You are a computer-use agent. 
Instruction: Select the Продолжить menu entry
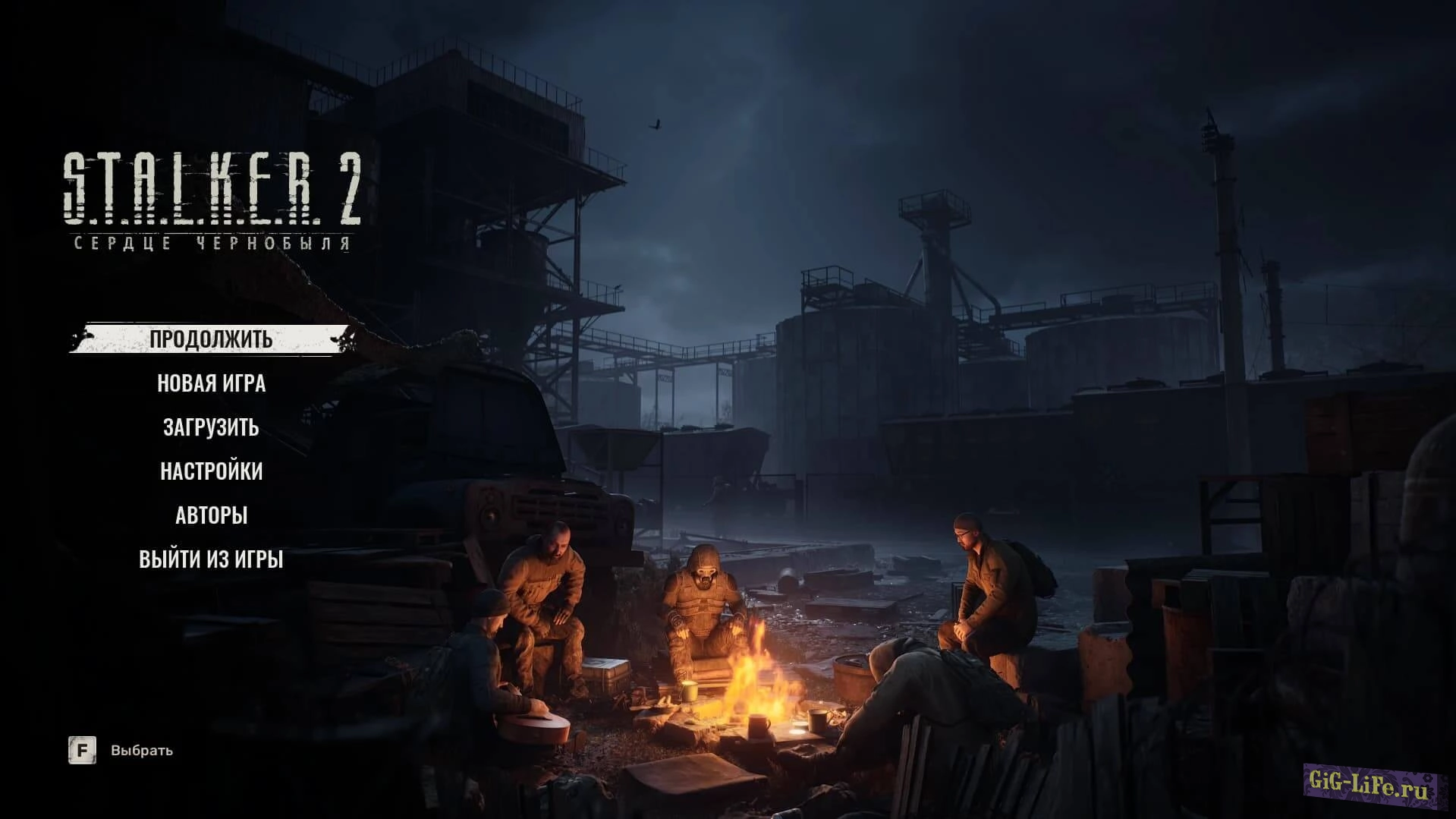point(211,339)
